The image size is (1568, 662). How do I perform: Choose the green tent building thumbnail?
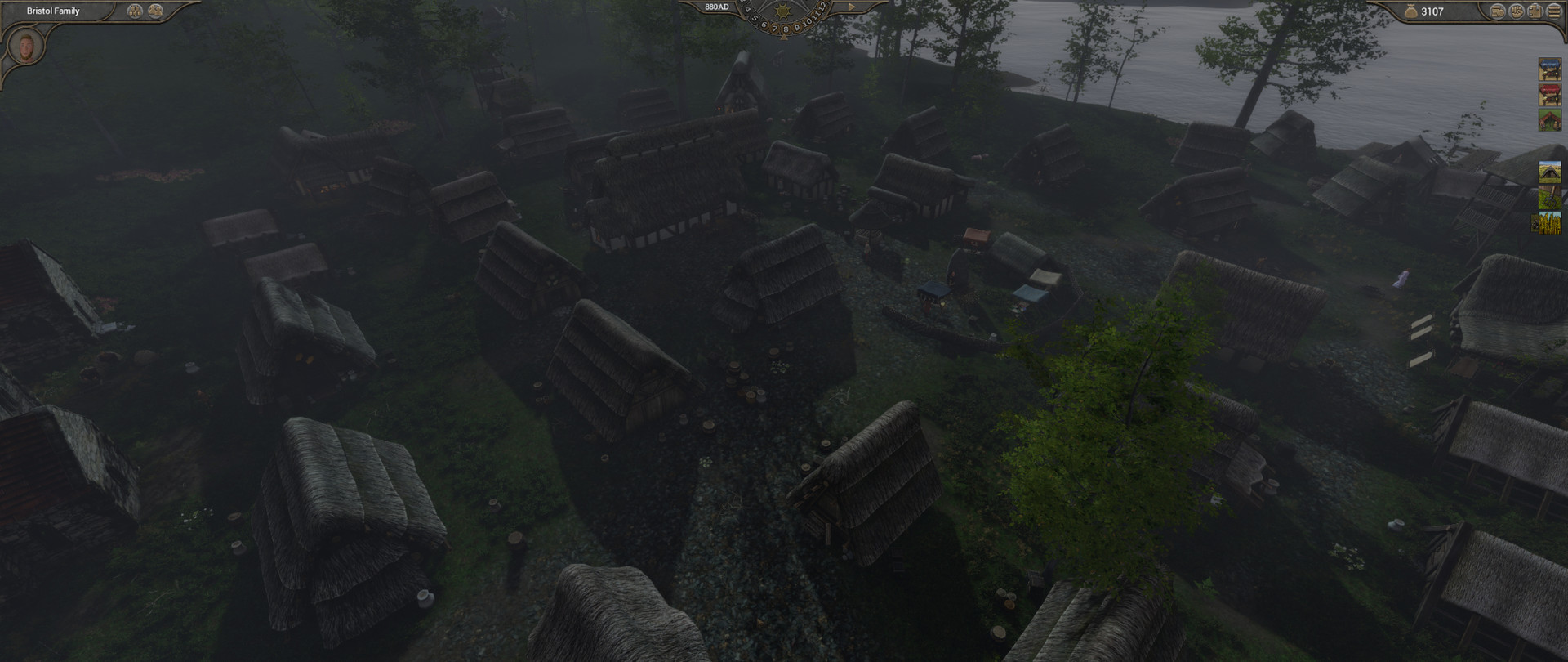pyautogui.click(x=1549, y=120)
